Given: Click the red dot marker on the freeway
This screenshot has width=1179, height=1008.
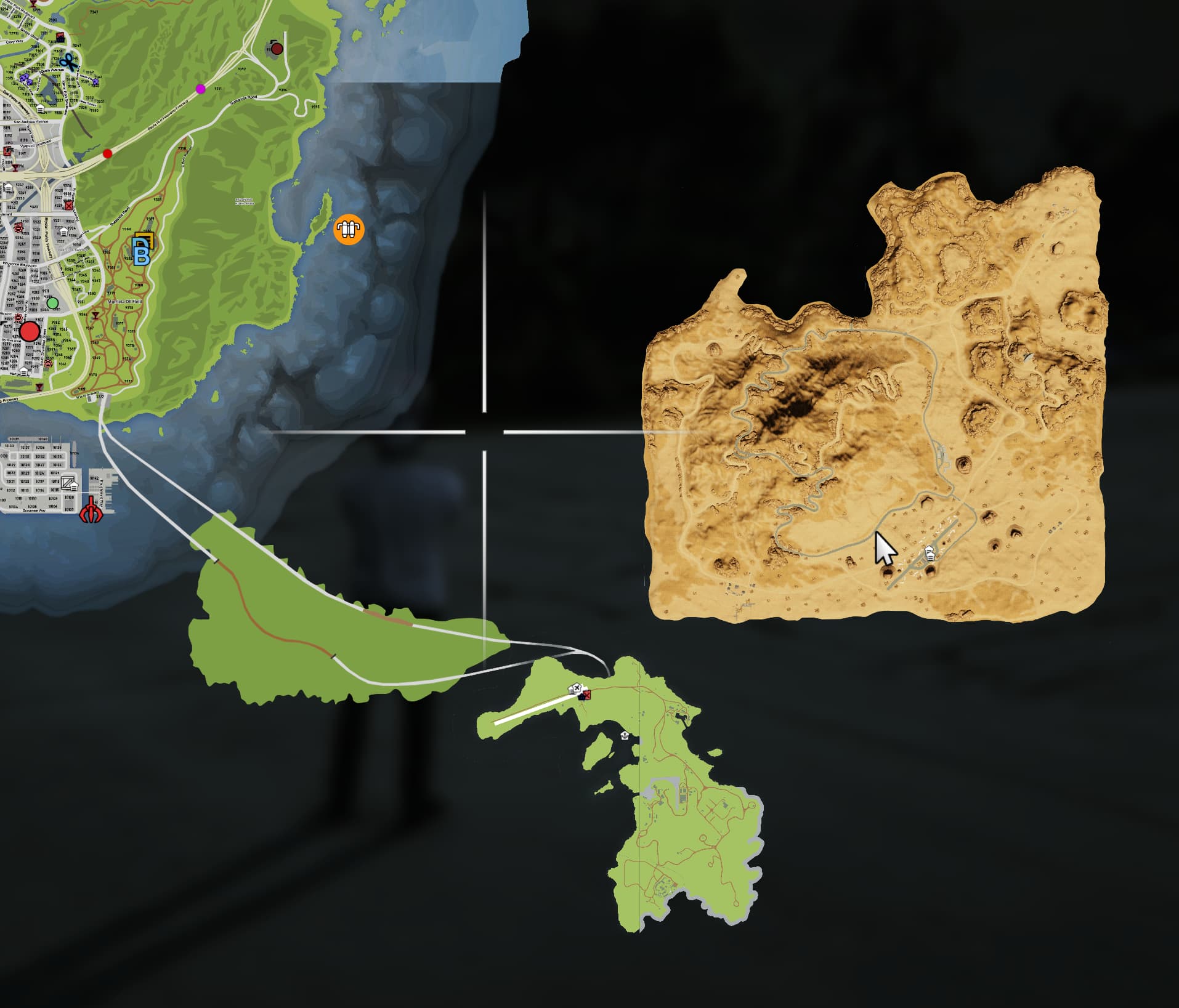Looking at the screenshot, I should 107,154.
